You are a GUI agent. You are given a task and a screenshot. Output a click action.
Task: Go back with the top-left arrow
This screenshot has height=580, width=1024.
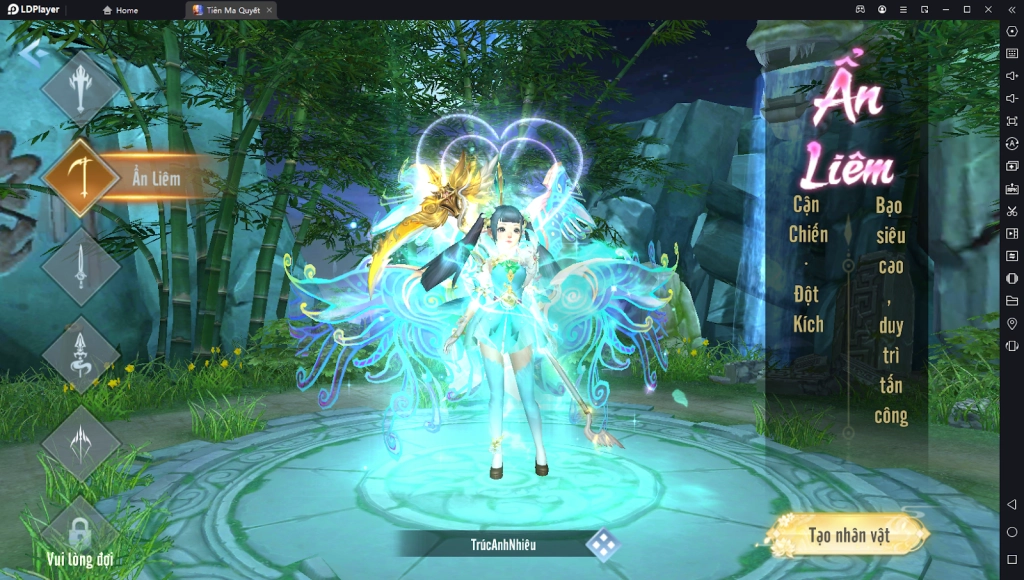coord(30,54)
